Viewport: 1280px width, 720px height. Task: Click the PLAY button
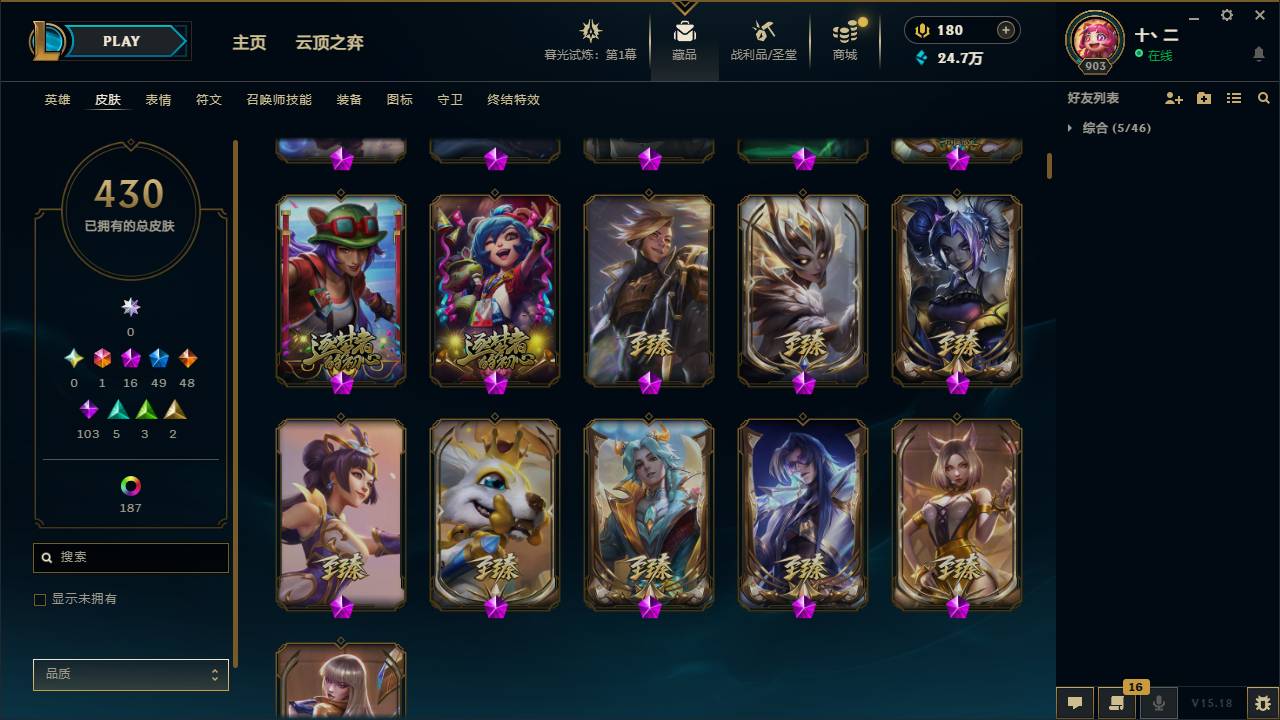(121, 41)
